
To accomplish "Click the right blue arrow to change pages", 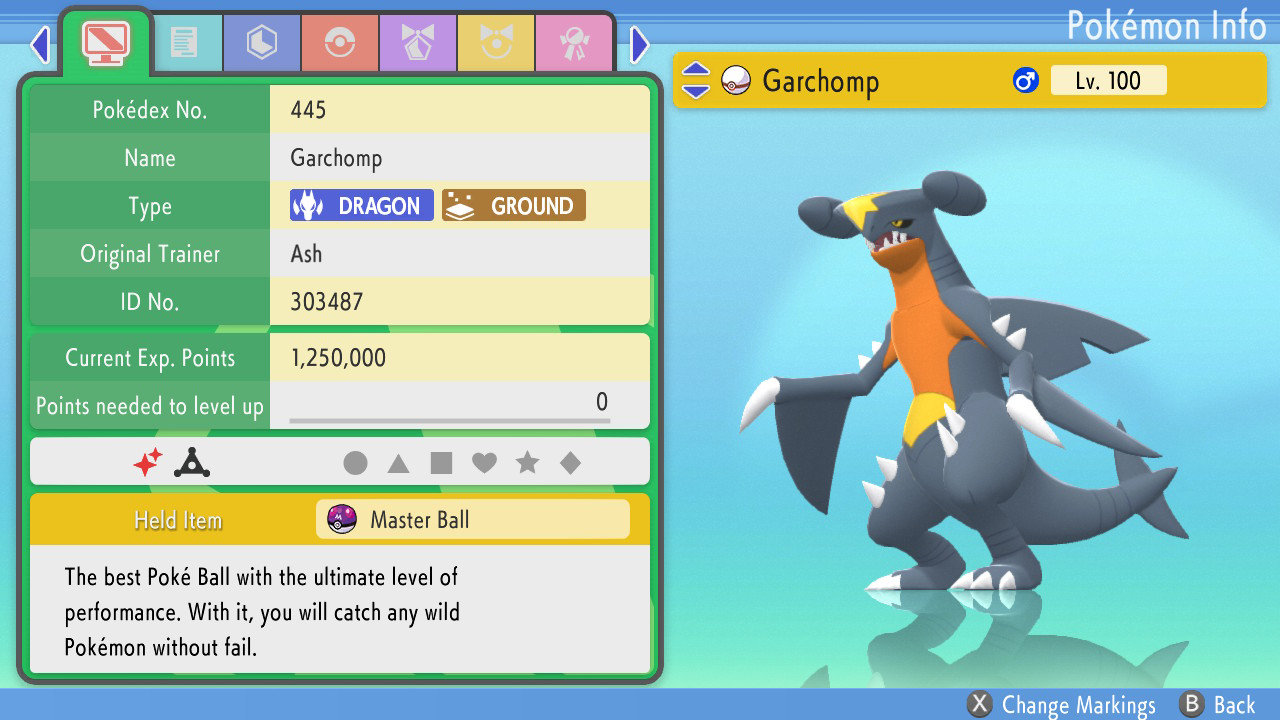I will click(x=638, y=45).
